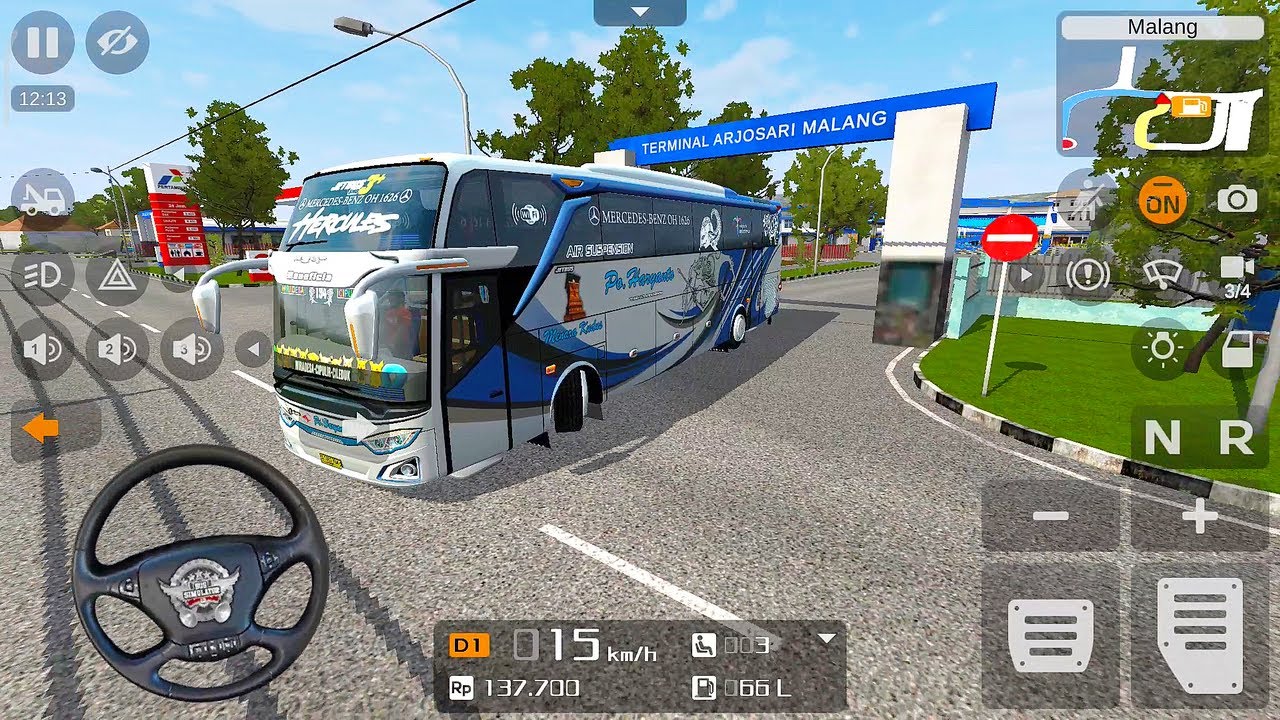The width and height of the screenshot is (1280, 720).
Task: Sound horn number 2
Action: coord(117,349)
